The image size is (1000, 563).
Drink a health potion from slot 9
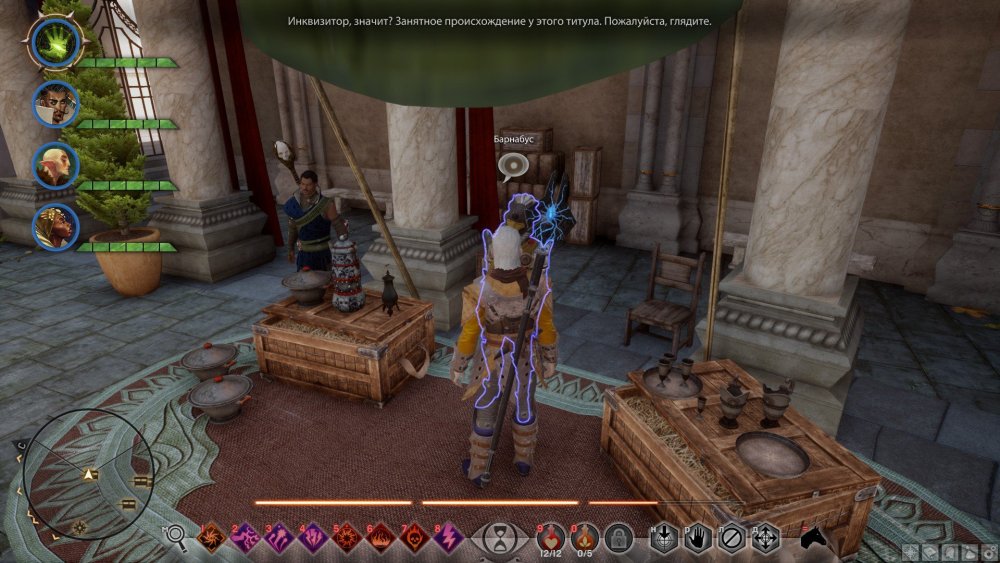point(548,537)
